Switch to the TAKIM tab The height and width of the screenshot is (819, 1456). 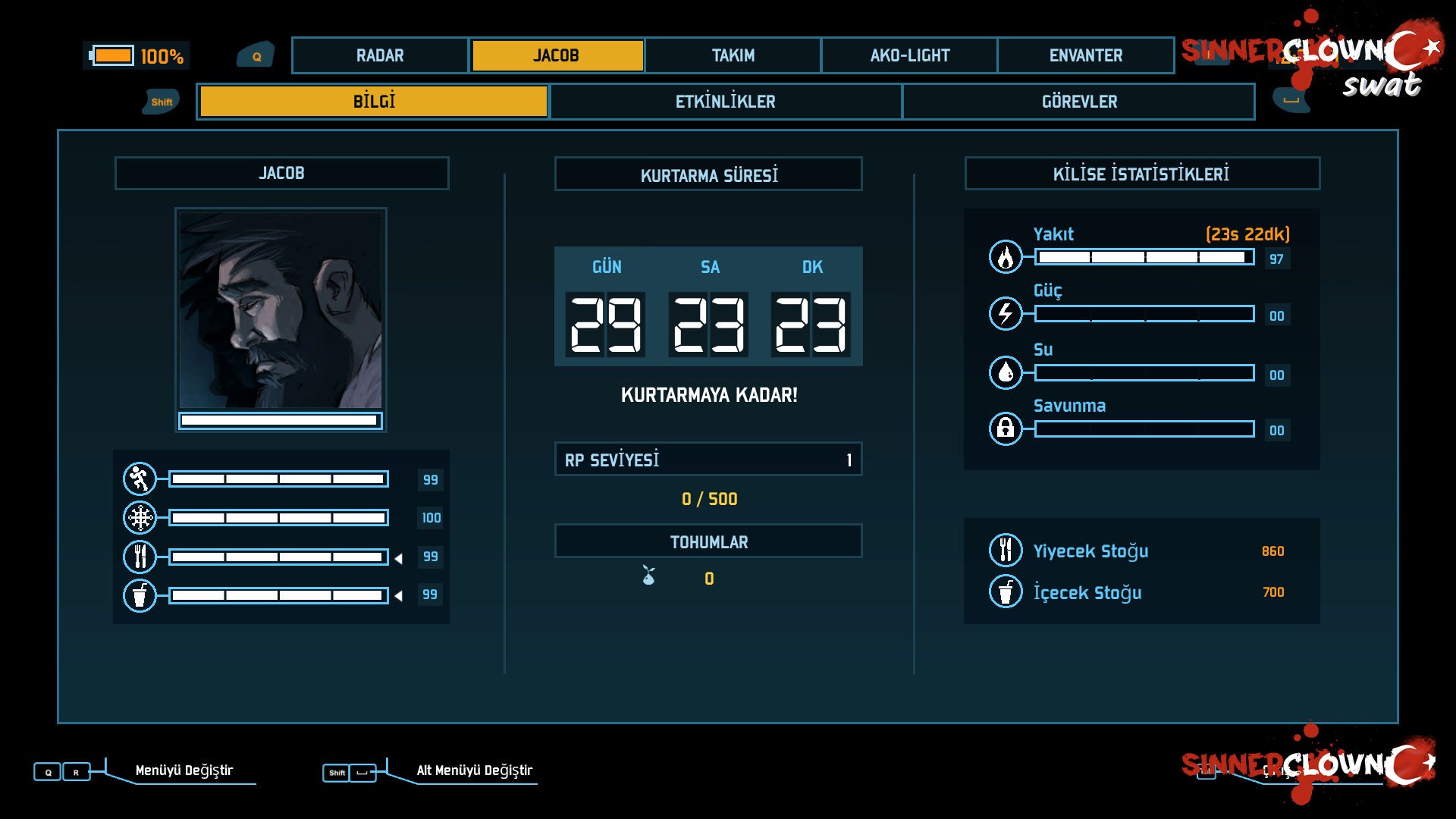733,55
